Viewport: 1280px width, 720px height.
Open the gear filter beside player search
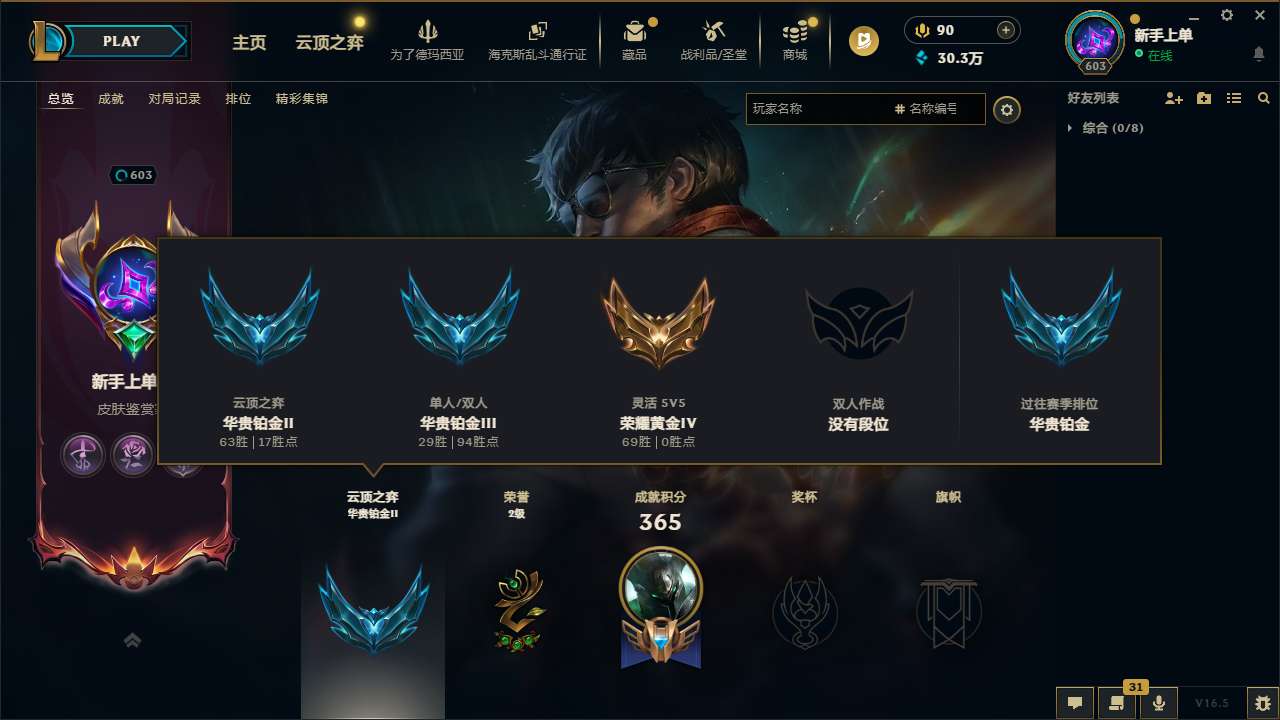point(1007,110)
